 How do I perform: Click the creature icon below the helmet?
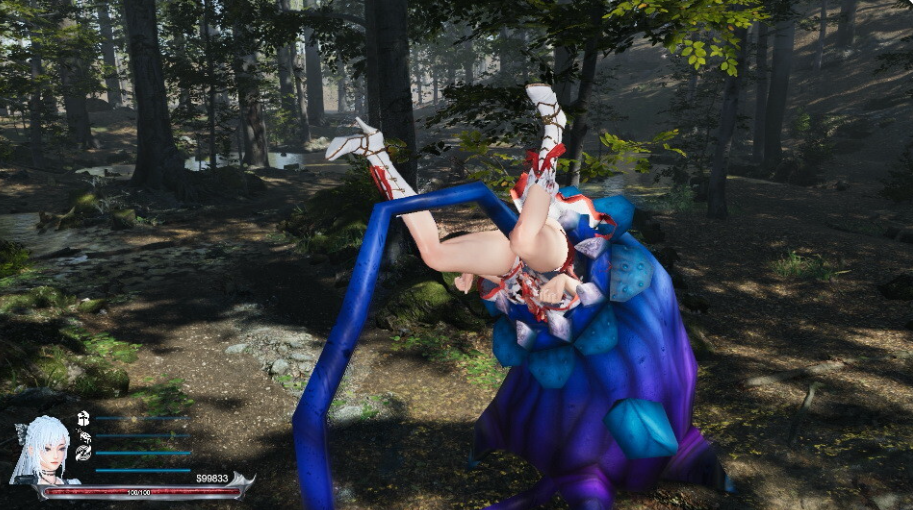84,436
